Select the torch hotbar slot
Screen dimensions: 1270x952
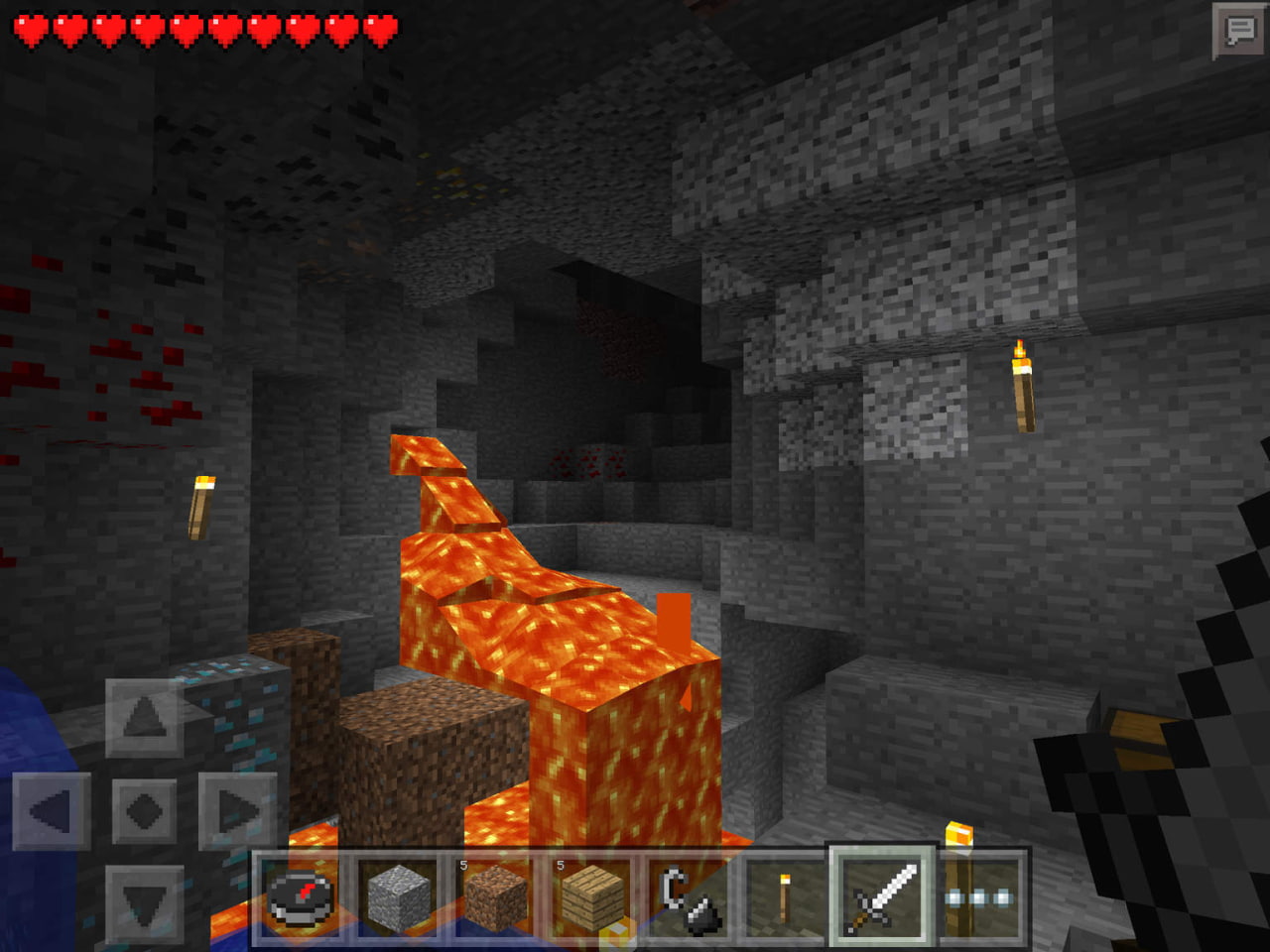(784, 897)
